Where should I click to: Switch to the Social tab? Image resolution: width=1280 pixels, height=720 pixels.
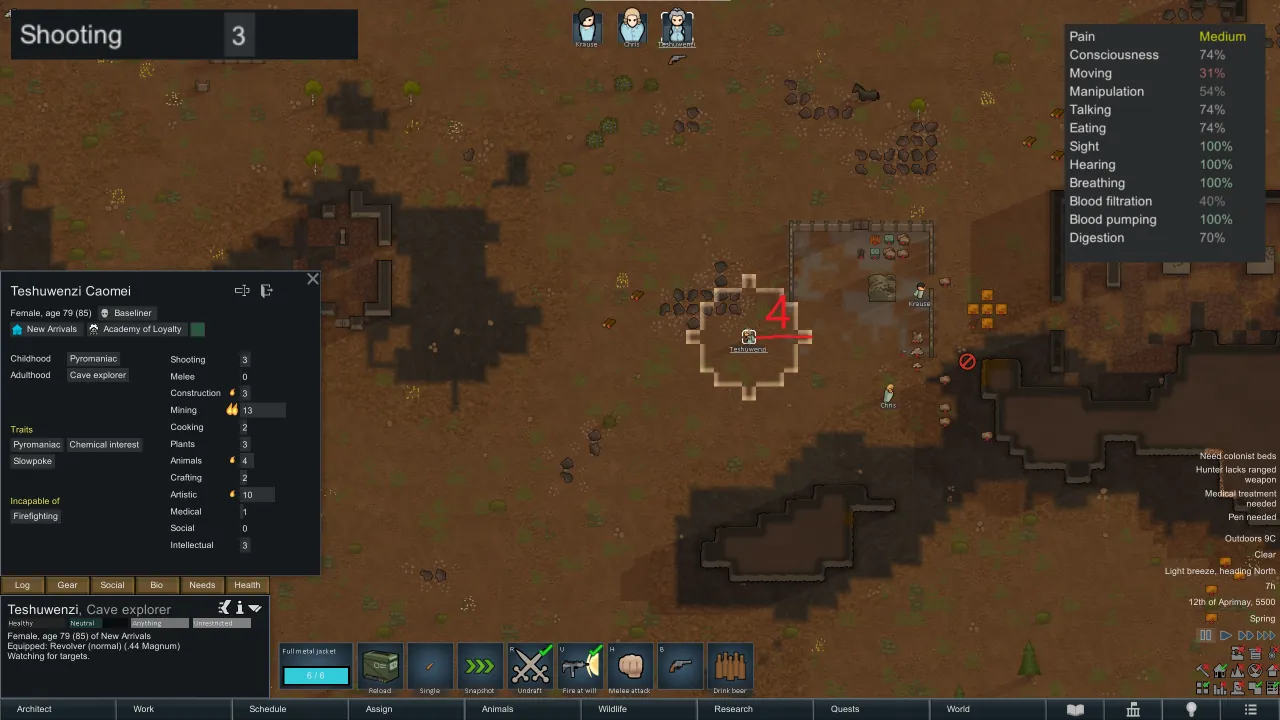(x=112, y=585)
